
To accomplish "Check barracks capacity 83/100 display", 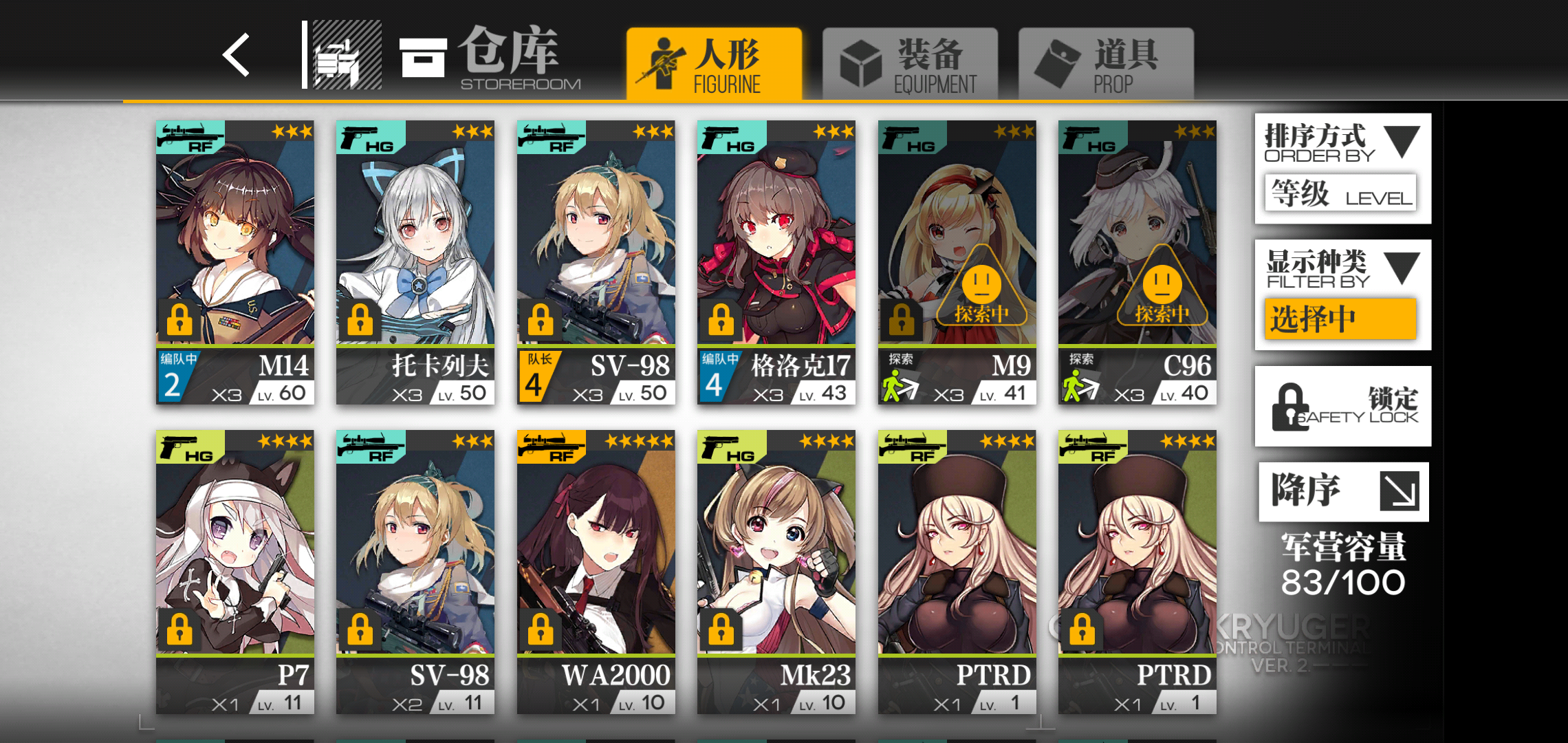I will (x=1342, y=580).
